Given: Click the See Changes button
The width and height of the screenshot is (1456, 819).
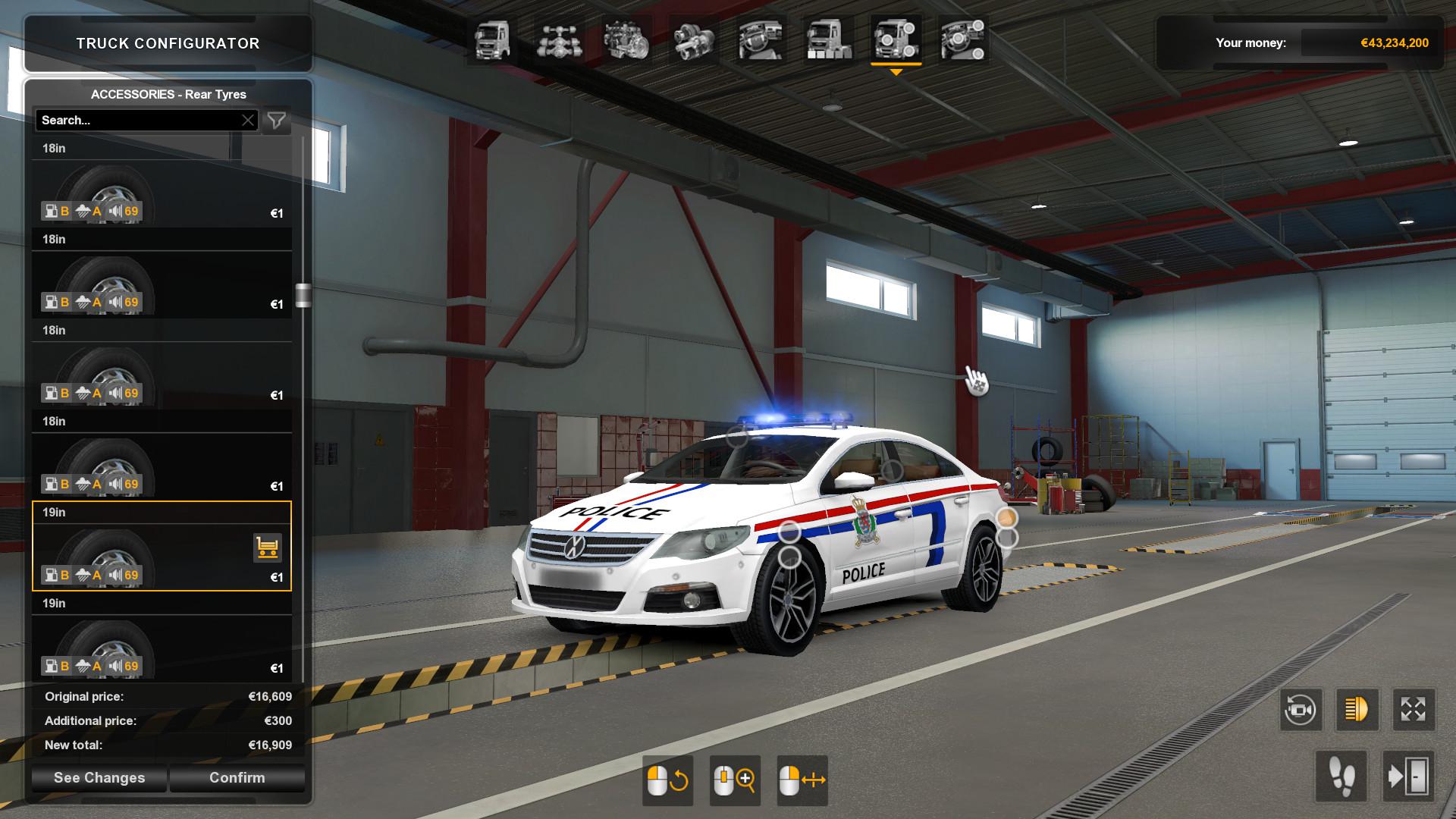Looking at the screenshot, I should pyautogui.click(x=99, y=778).
